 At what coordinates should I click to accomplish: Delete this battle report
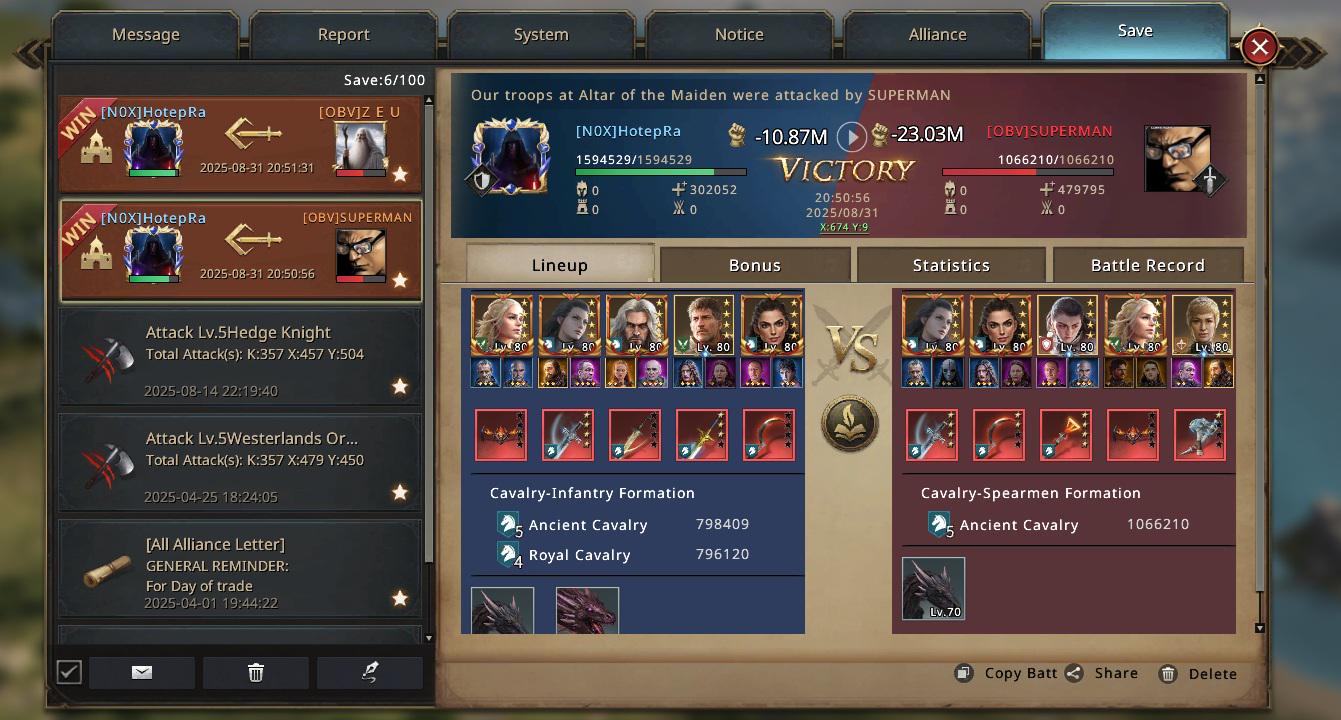click(x=1198, y=674)
